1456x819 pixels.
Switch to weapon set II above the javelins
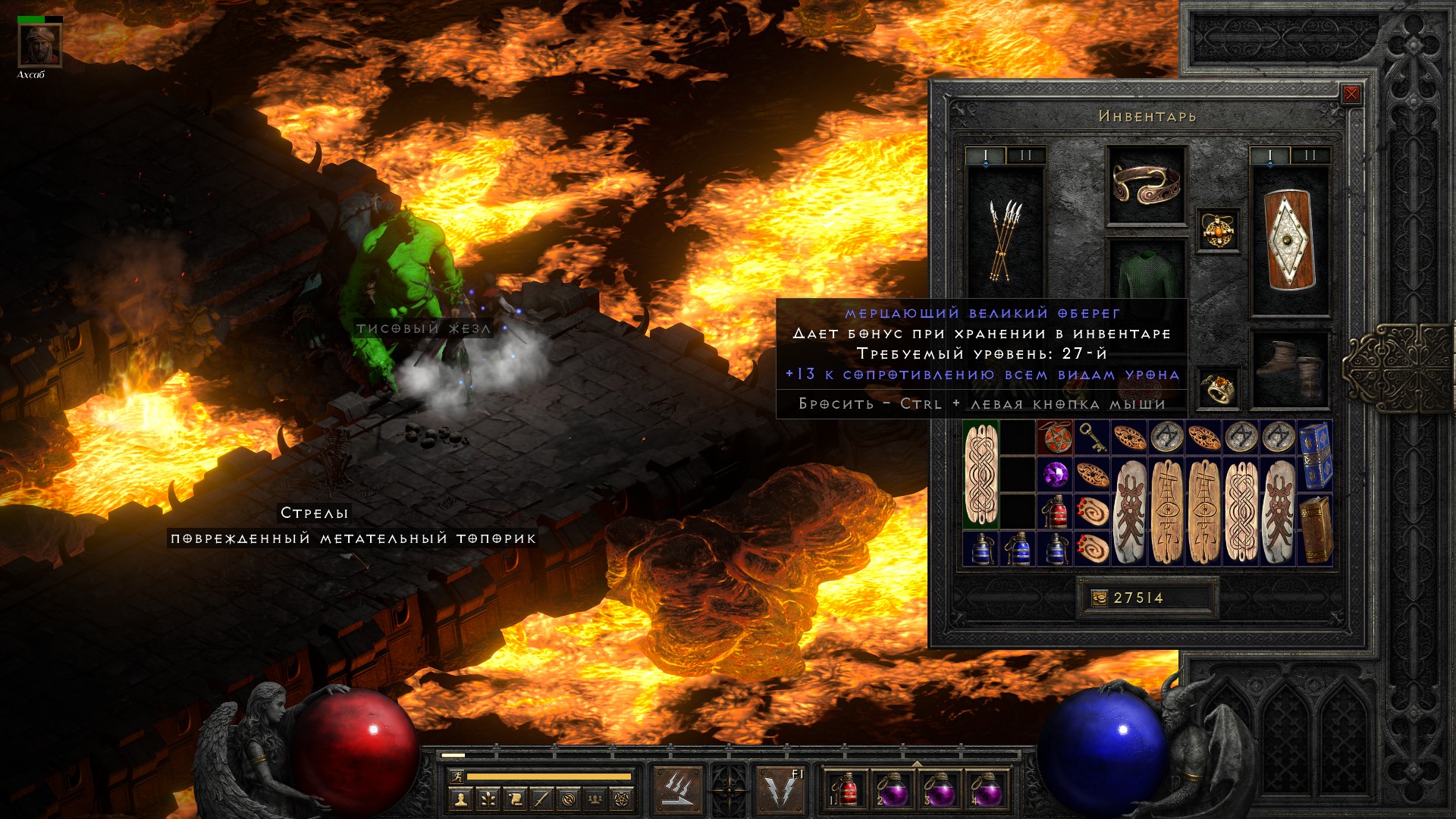pos(1026,155)
